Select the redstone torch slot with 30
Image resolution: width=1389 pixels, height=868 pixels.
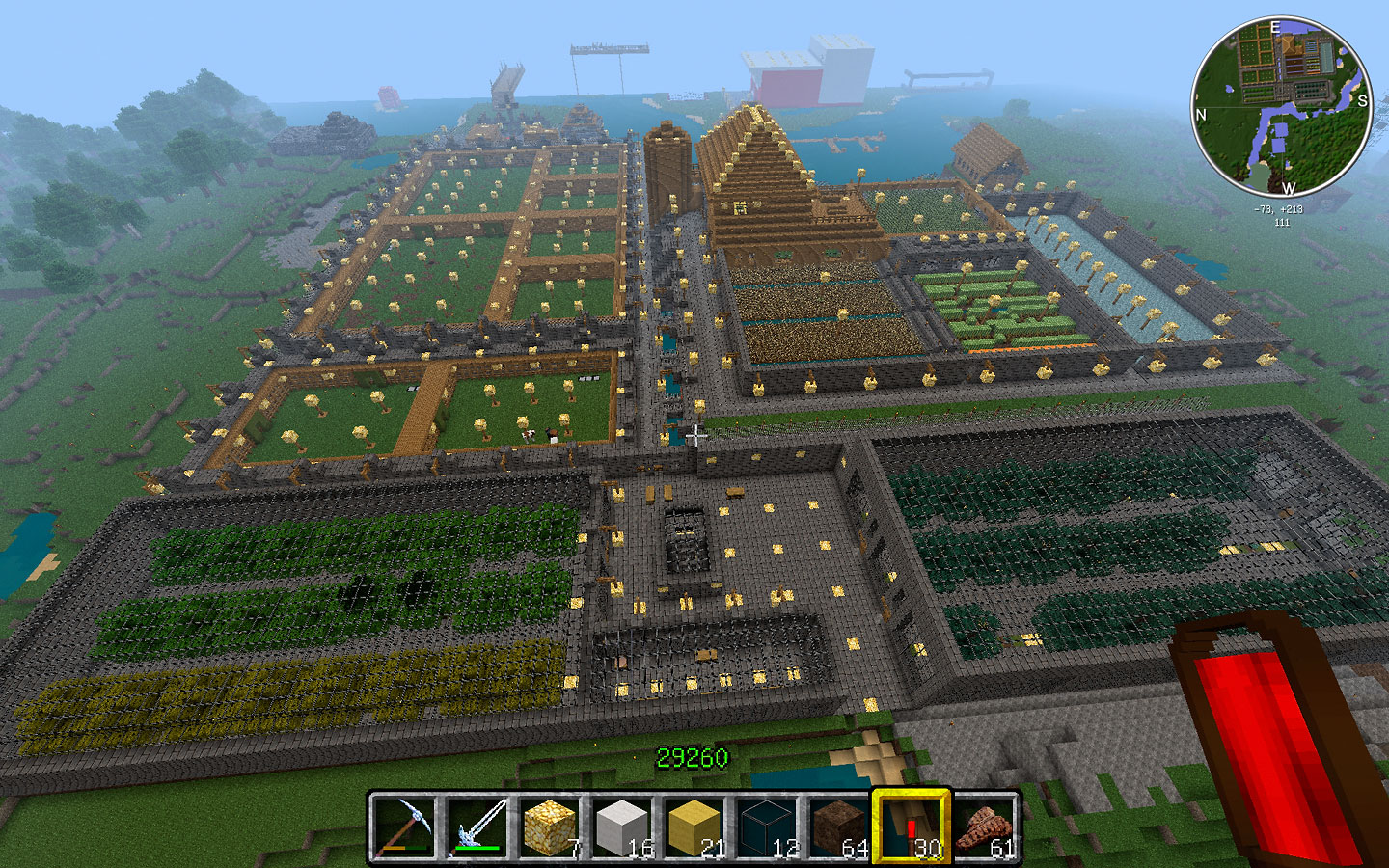912,827
